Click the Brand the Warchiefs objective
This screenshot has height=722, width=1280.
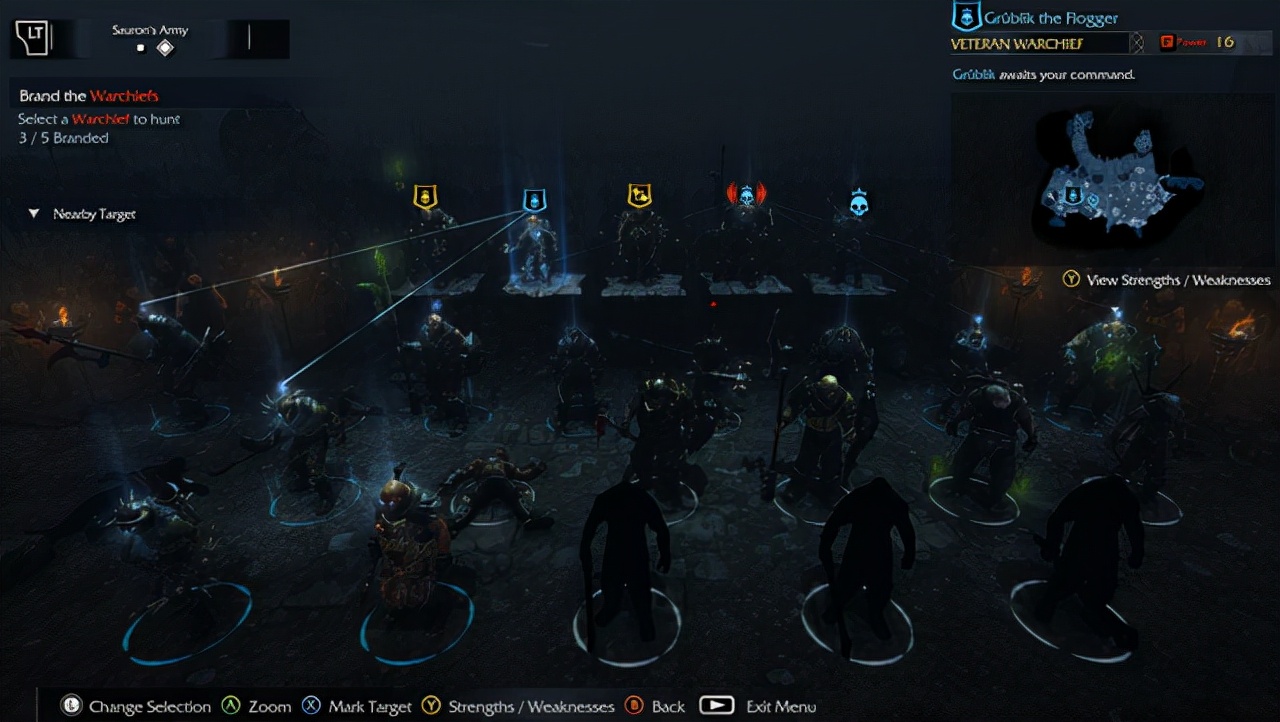coord(89,96)
